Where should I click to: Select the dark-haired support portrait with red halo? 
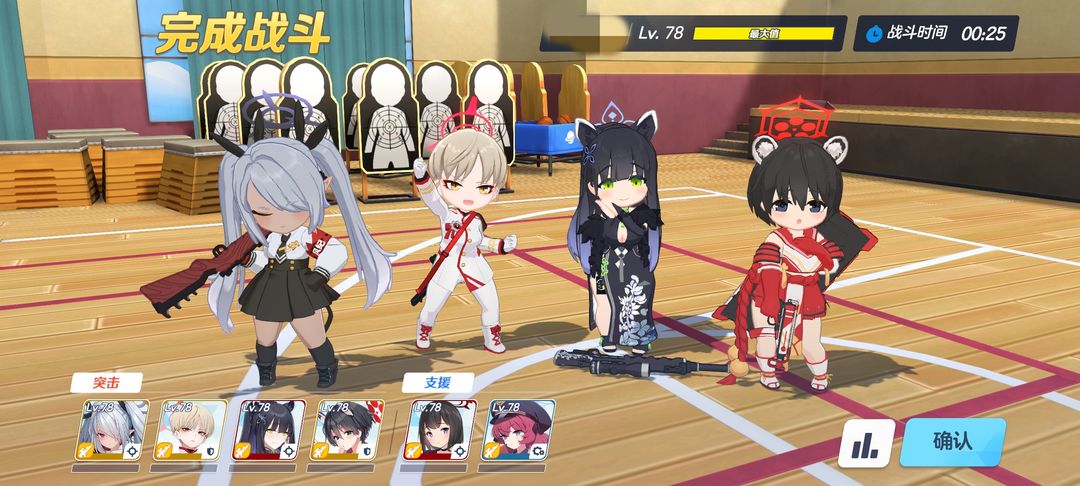(441, 430)
